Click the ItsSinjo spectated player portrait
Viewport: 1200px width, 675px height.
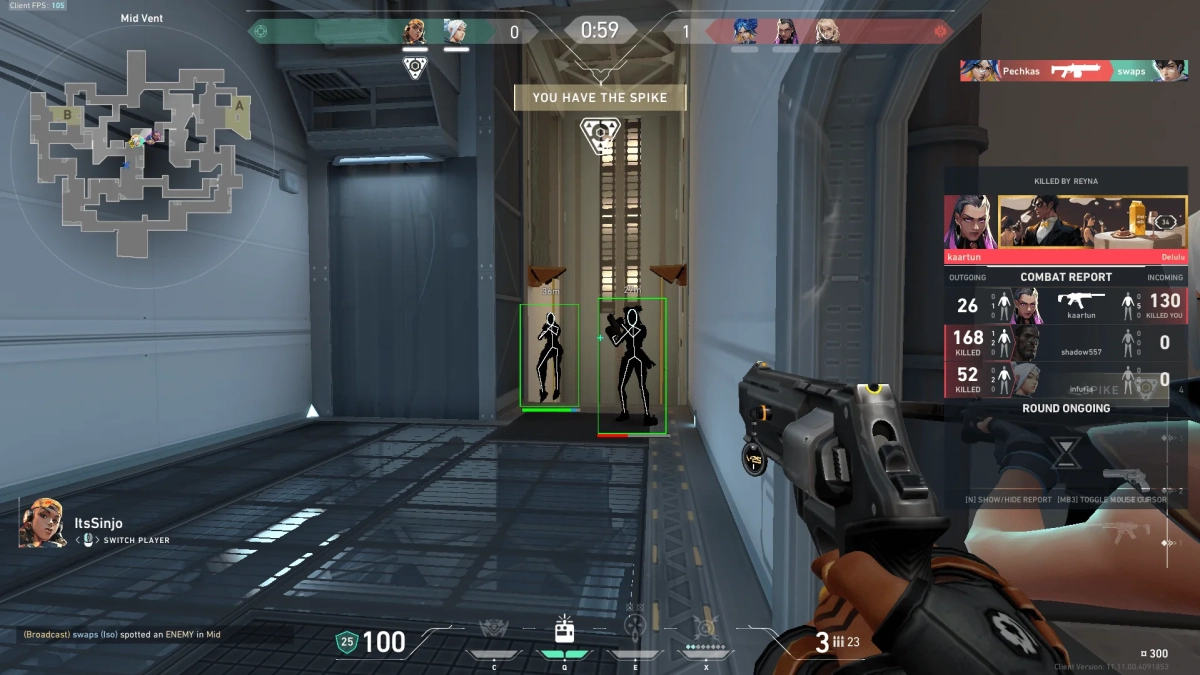(x=43, y=523)
